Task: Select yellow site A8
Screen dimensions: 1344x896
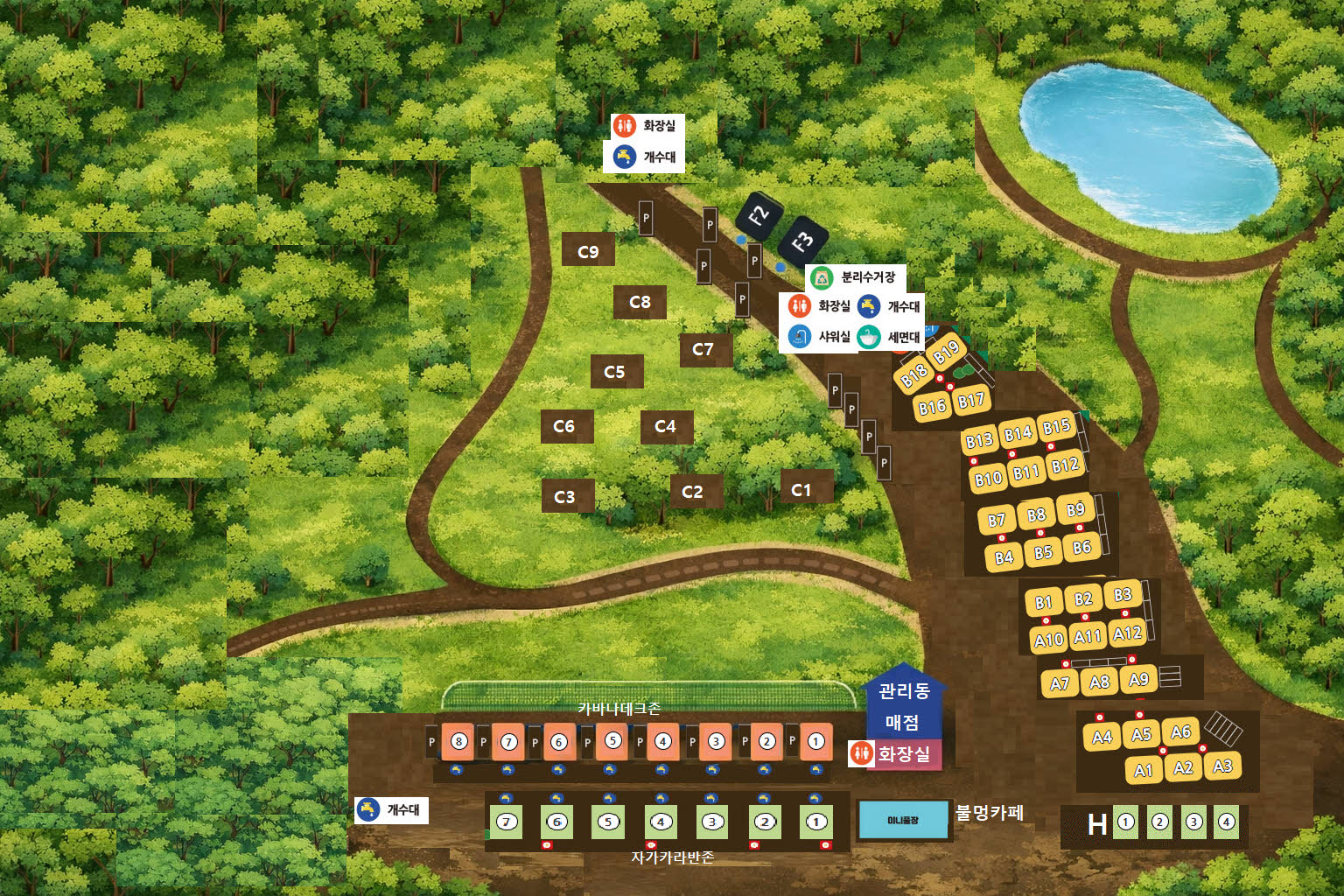Action: 1099,682
